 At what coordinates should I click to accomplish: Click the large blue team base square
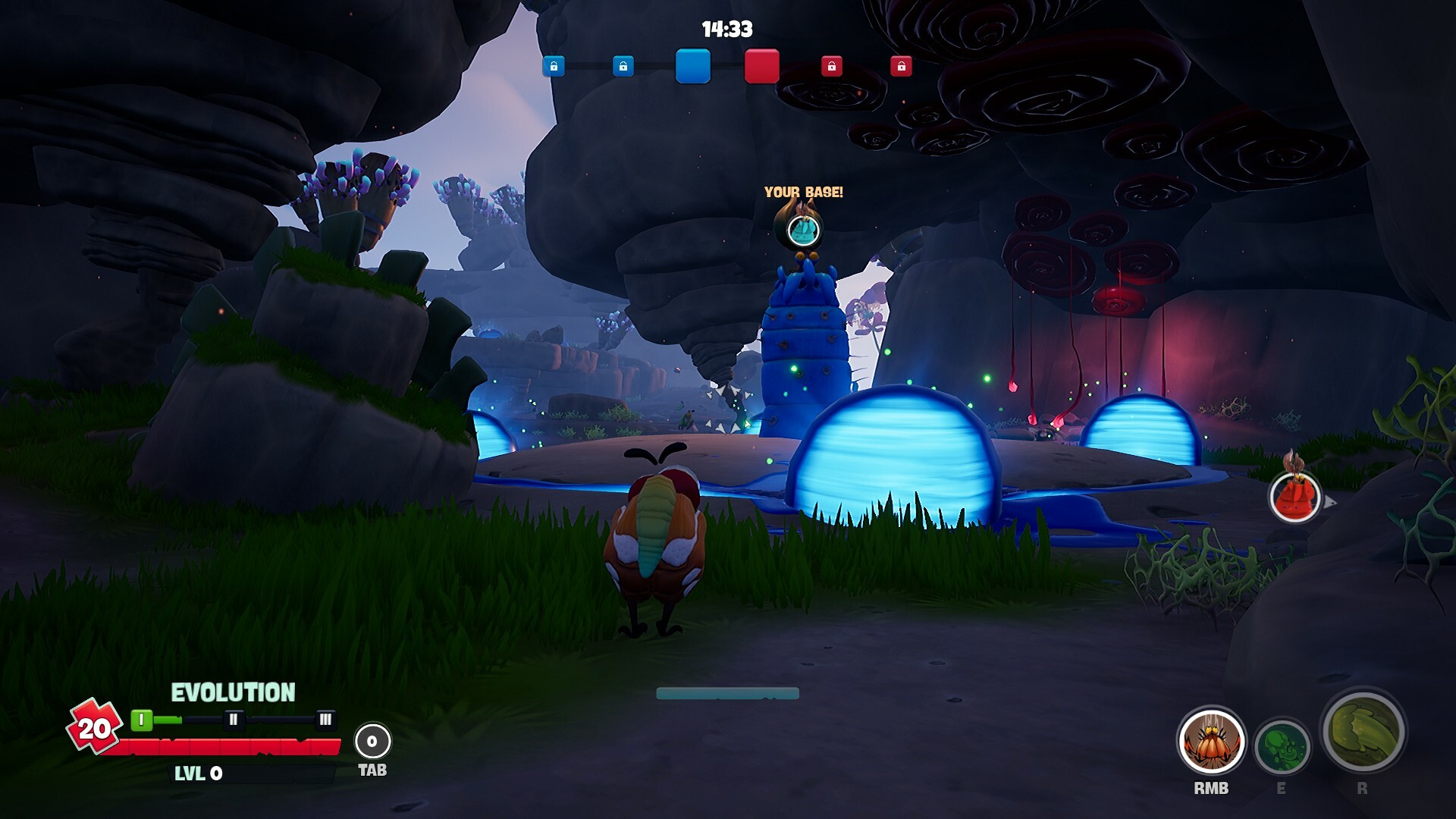692,66
